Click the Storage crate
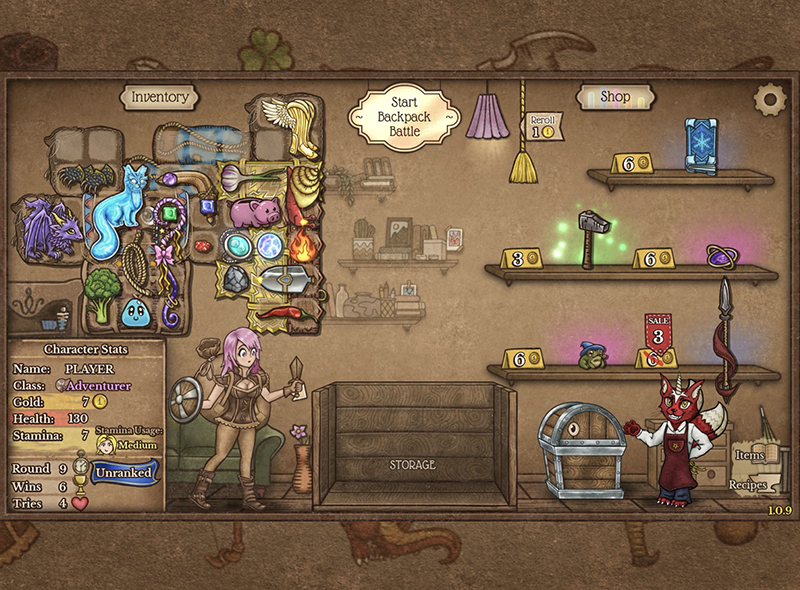 click(414, 446)
